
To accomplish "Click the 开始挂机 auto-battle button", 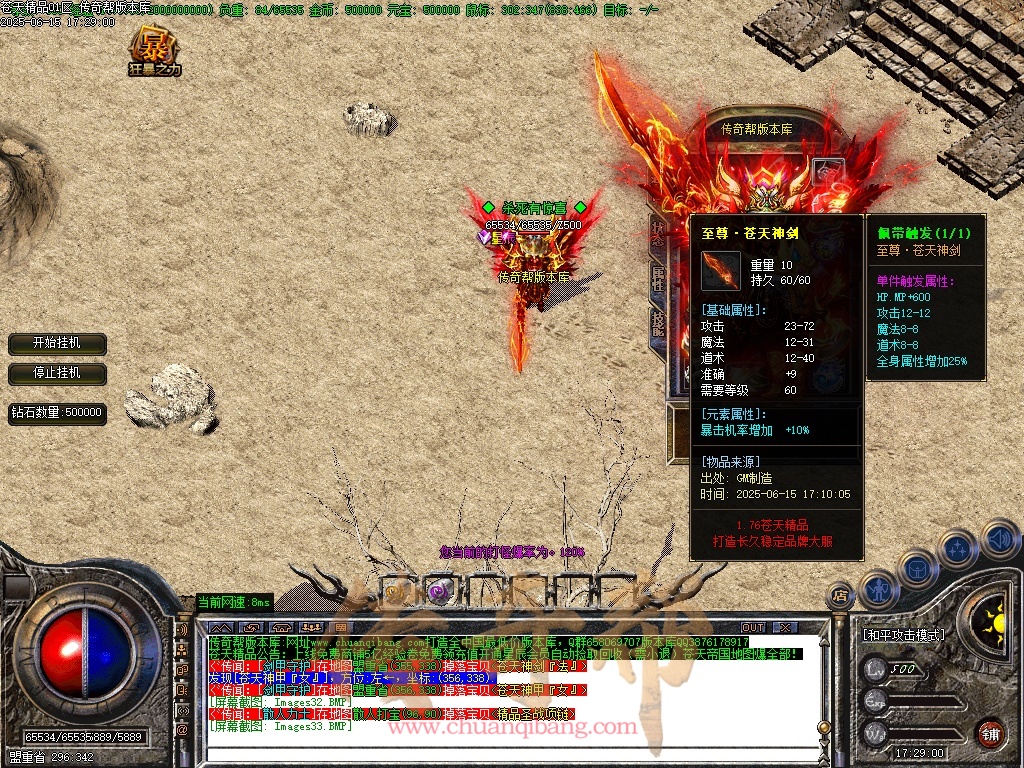I will coord(57,343).
